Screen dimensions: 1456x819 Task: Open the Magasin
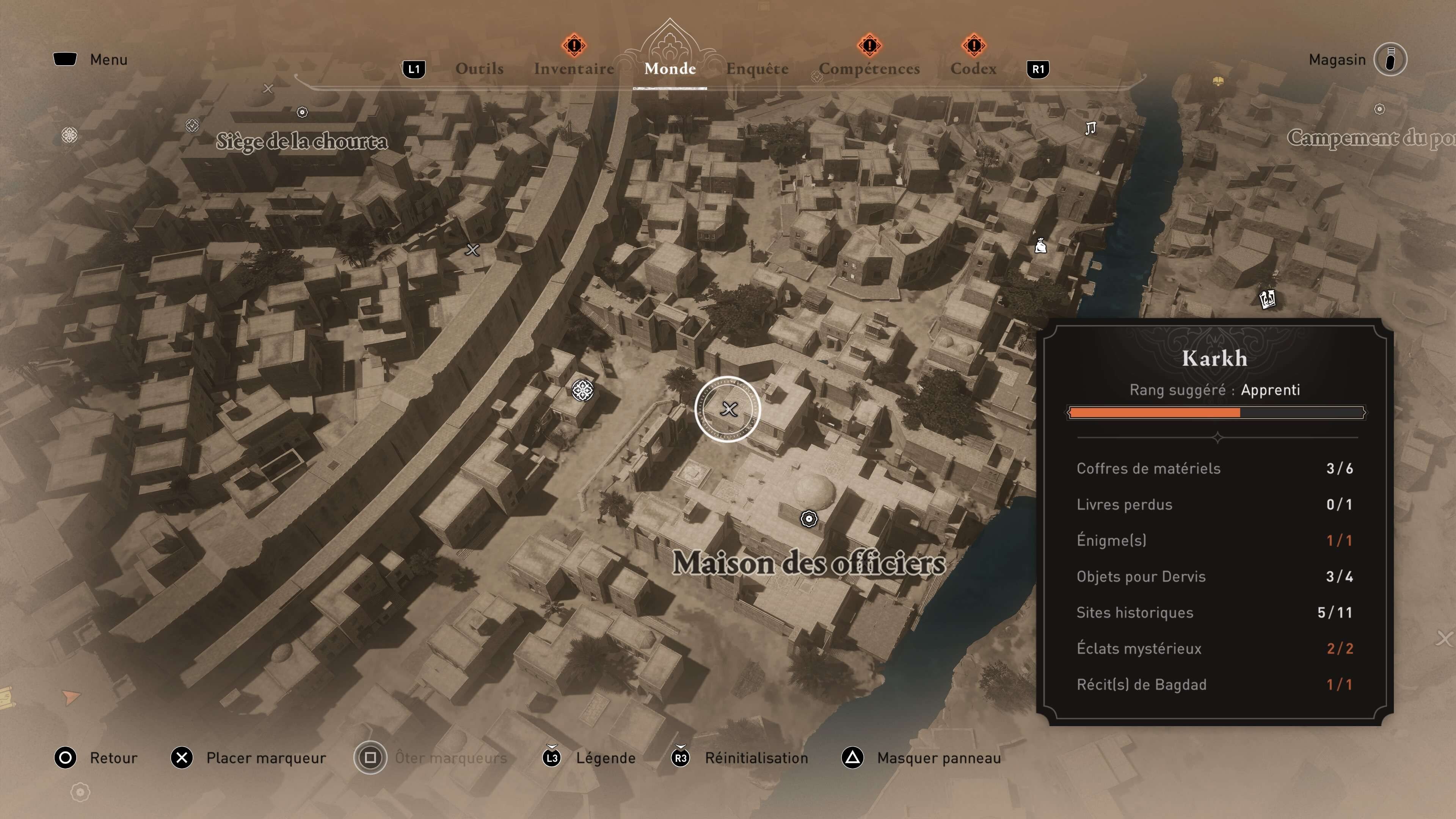(1337, 60)
